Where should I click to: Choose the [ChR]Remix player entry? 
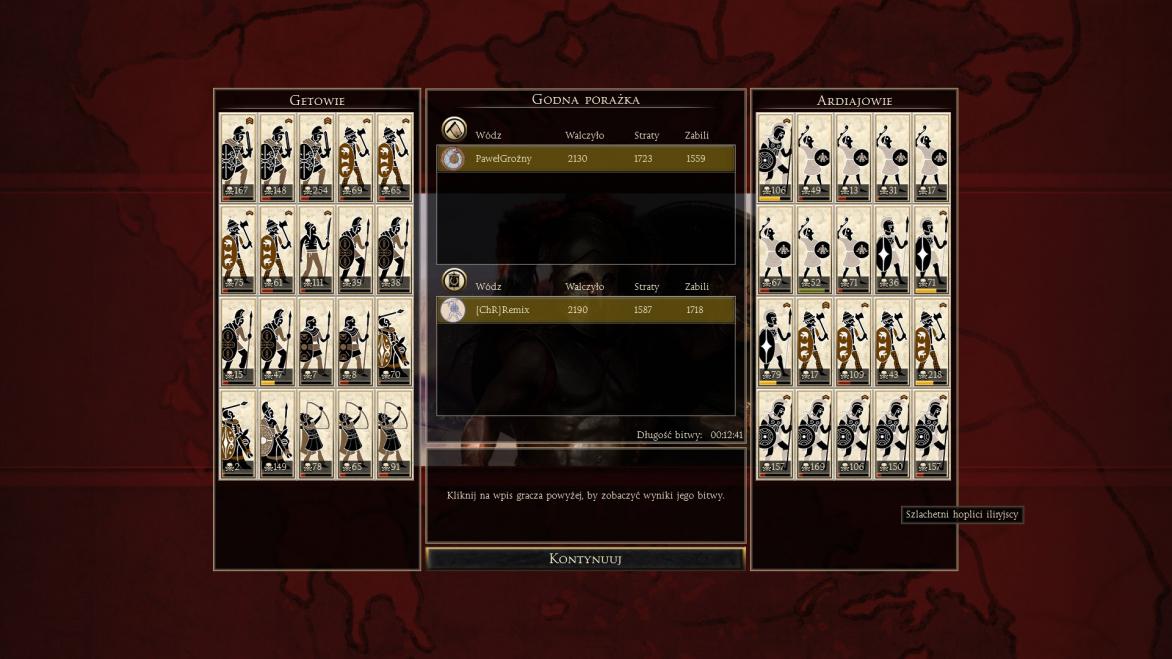pyautogui.click(x=585, y=310)
